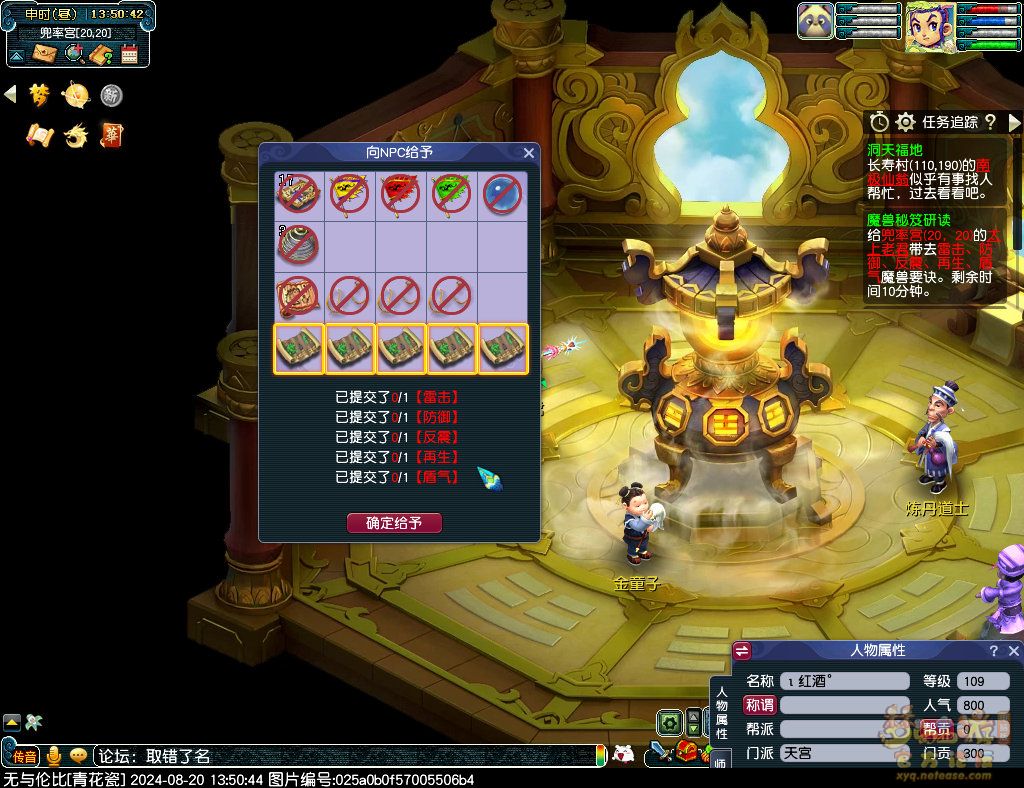Click the 传音 voice message button
Viewport: 1024px width, 788px height.
24,757
